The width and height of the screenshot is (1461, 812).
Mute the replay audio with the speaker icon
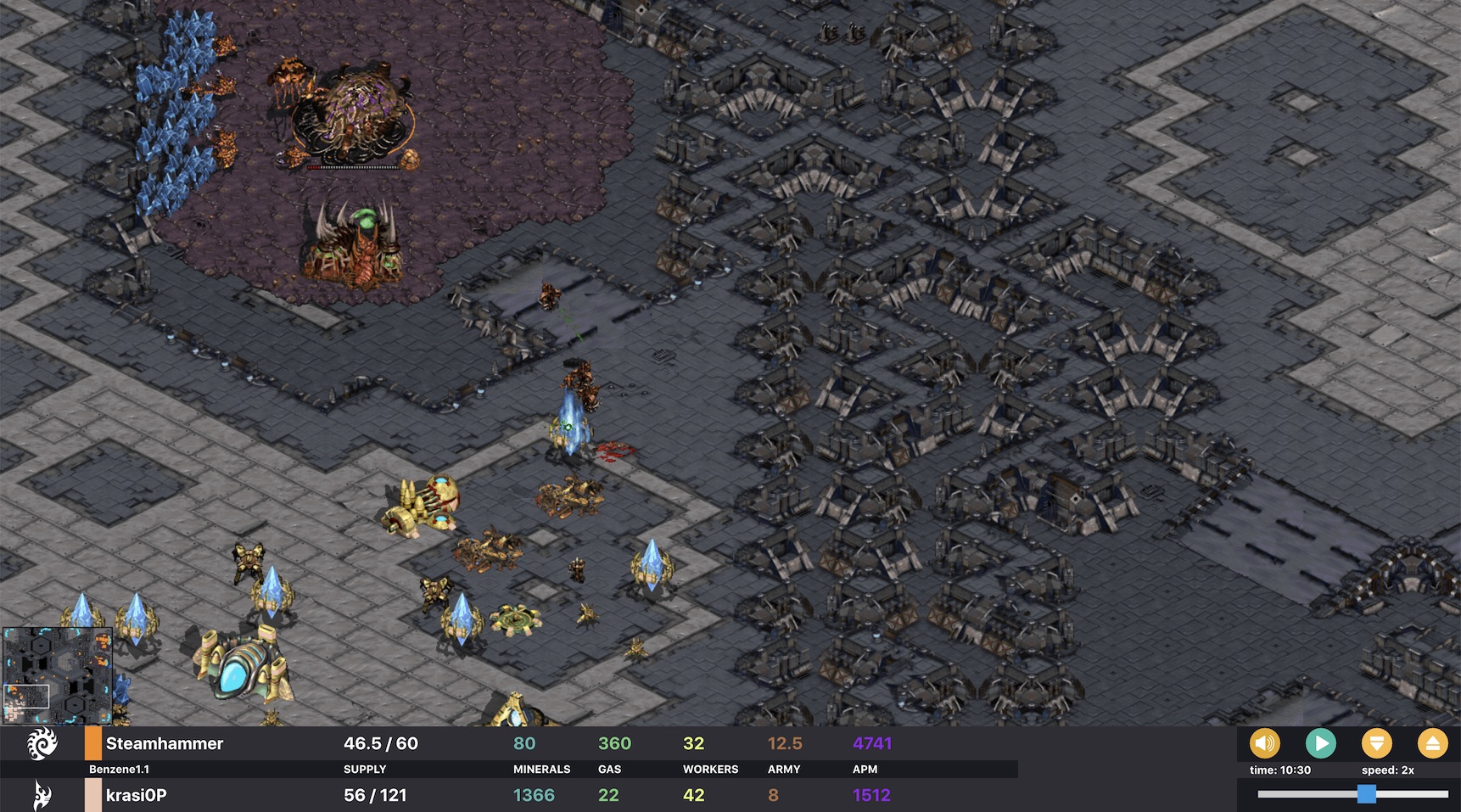click(x=1265, y=743)
